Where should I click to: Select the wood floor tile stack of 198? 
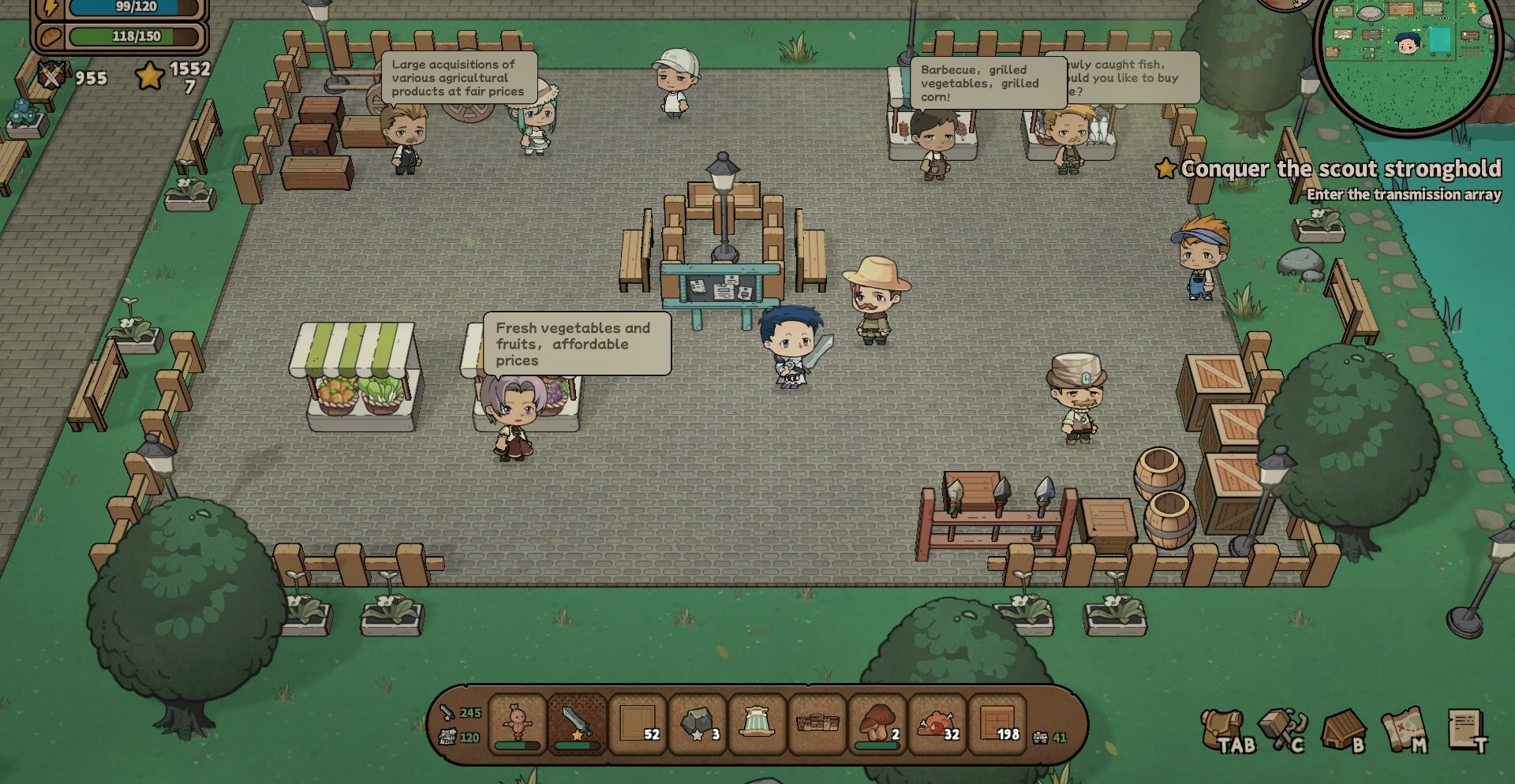pos(997,723)
